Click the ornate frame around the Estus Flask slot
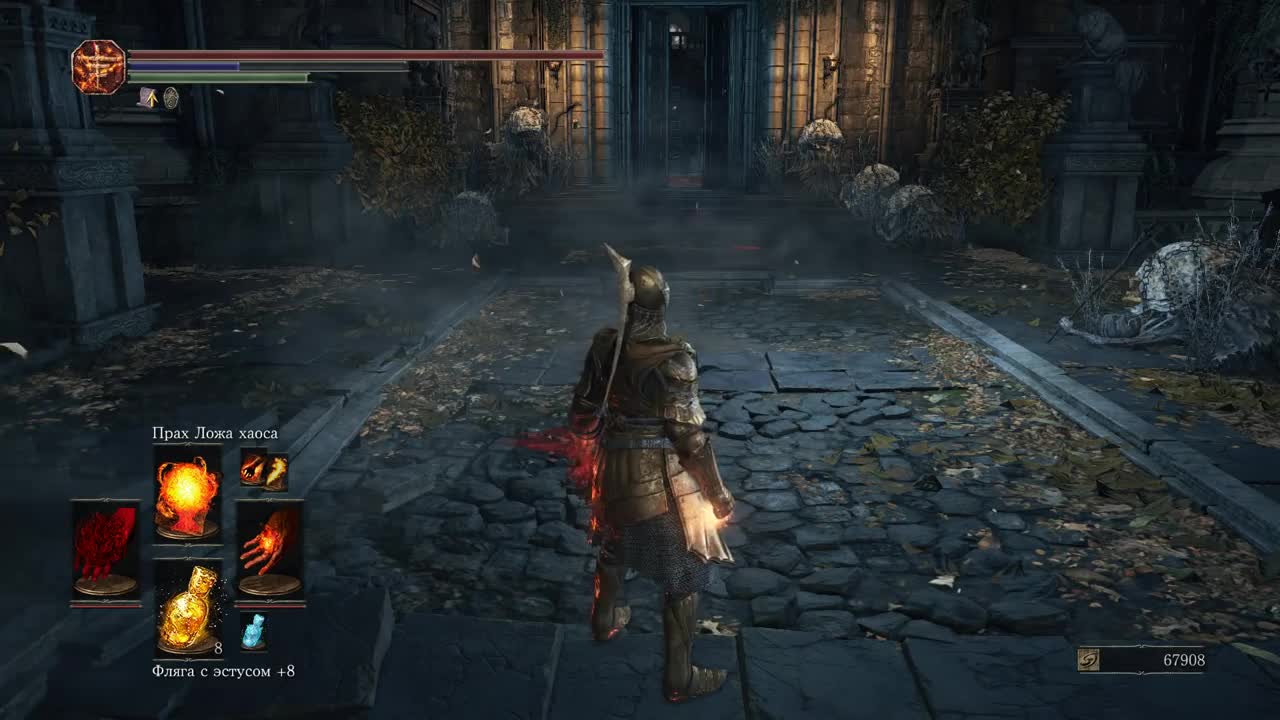Viewport: 1280px width, 720px height. click(x=190, y=560)
